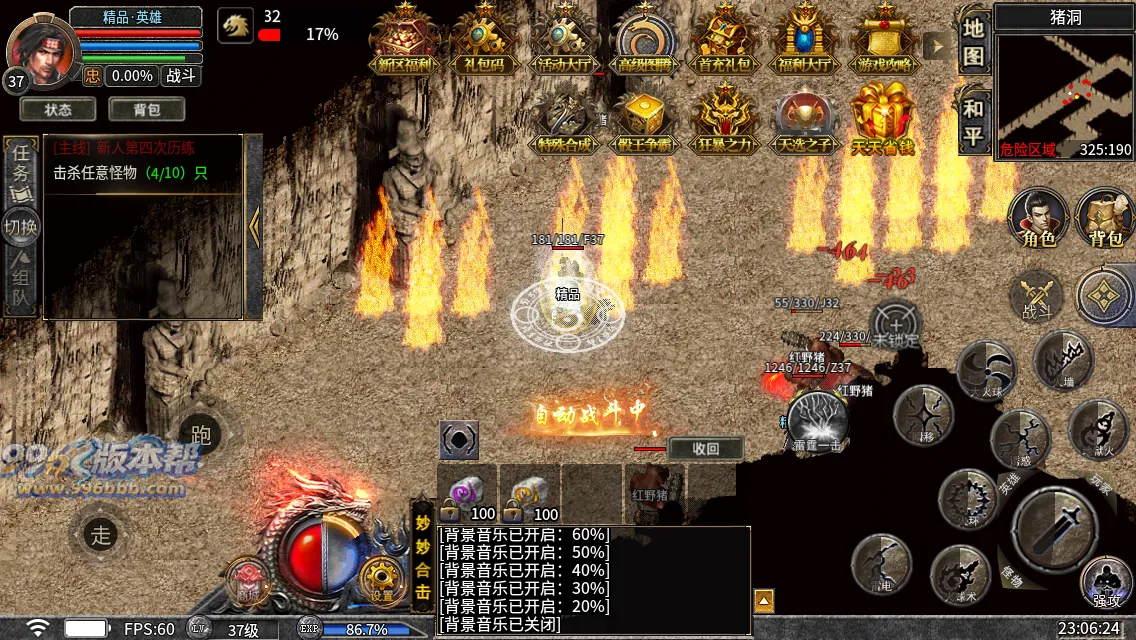This screenshot has width=1136, height=640.
Task: Toggle the 和平 attack mode button
Action: pyautogui.click(x=974, y=122)
